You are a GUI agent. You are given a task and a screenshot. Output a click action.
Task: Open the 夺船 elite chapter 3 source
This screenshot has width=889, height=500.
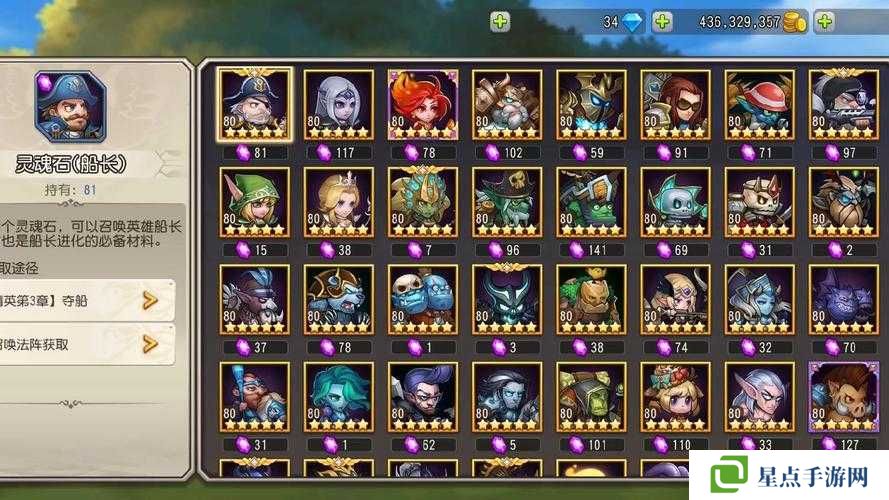click(85, 299)
